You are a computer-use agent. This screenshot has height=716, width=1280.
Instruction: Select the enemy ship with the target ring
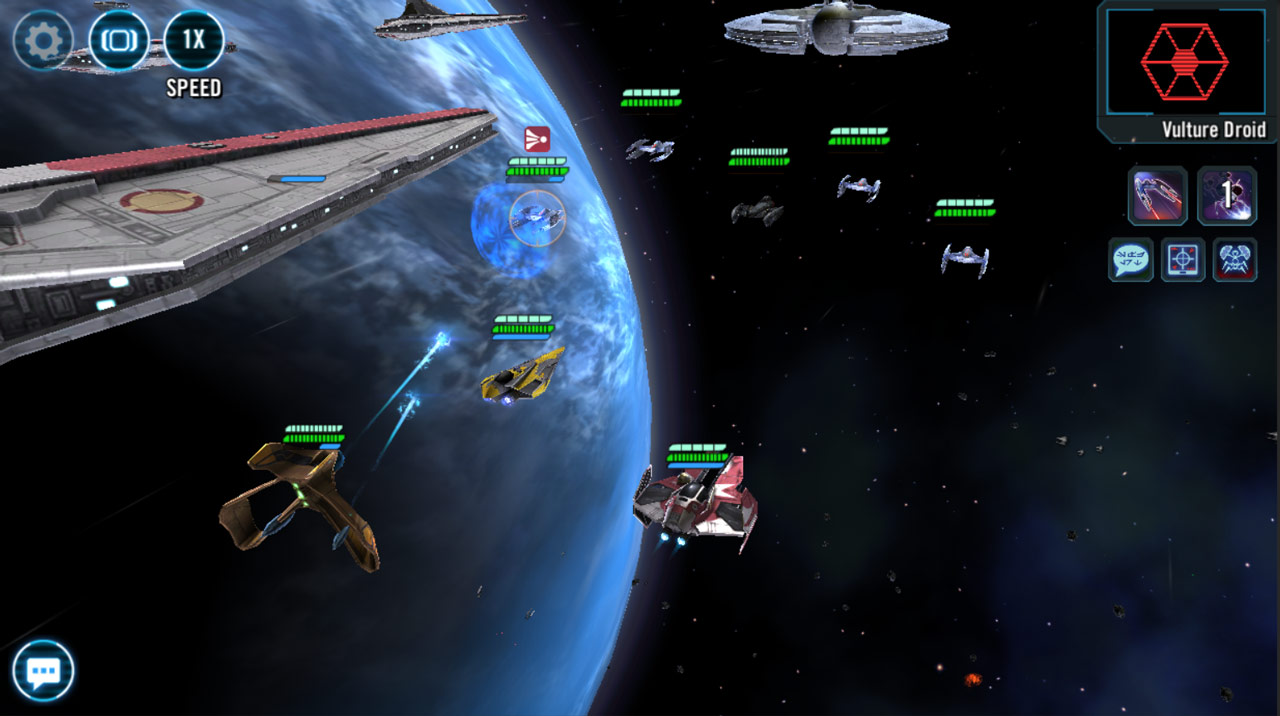(537, 217)
